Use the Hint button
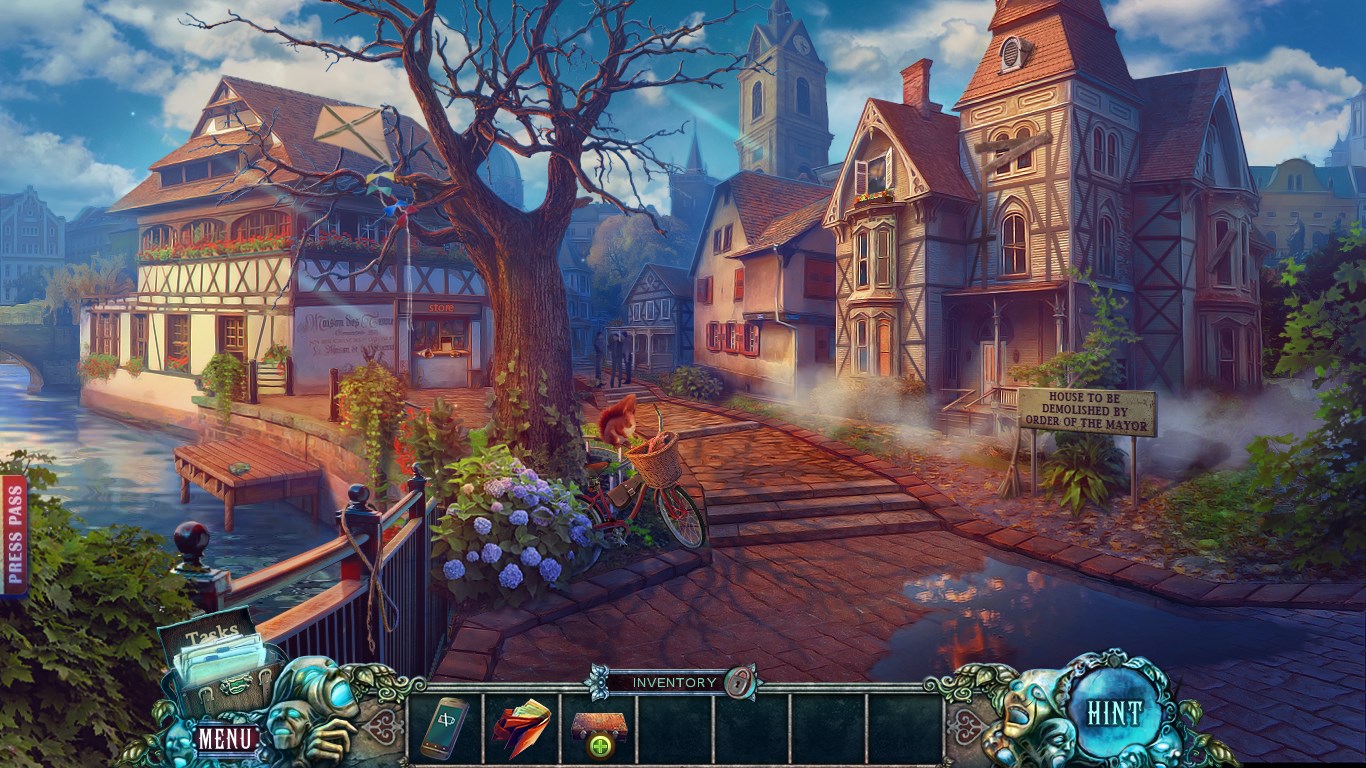 pyautogui.click(x=1115, y=713)
